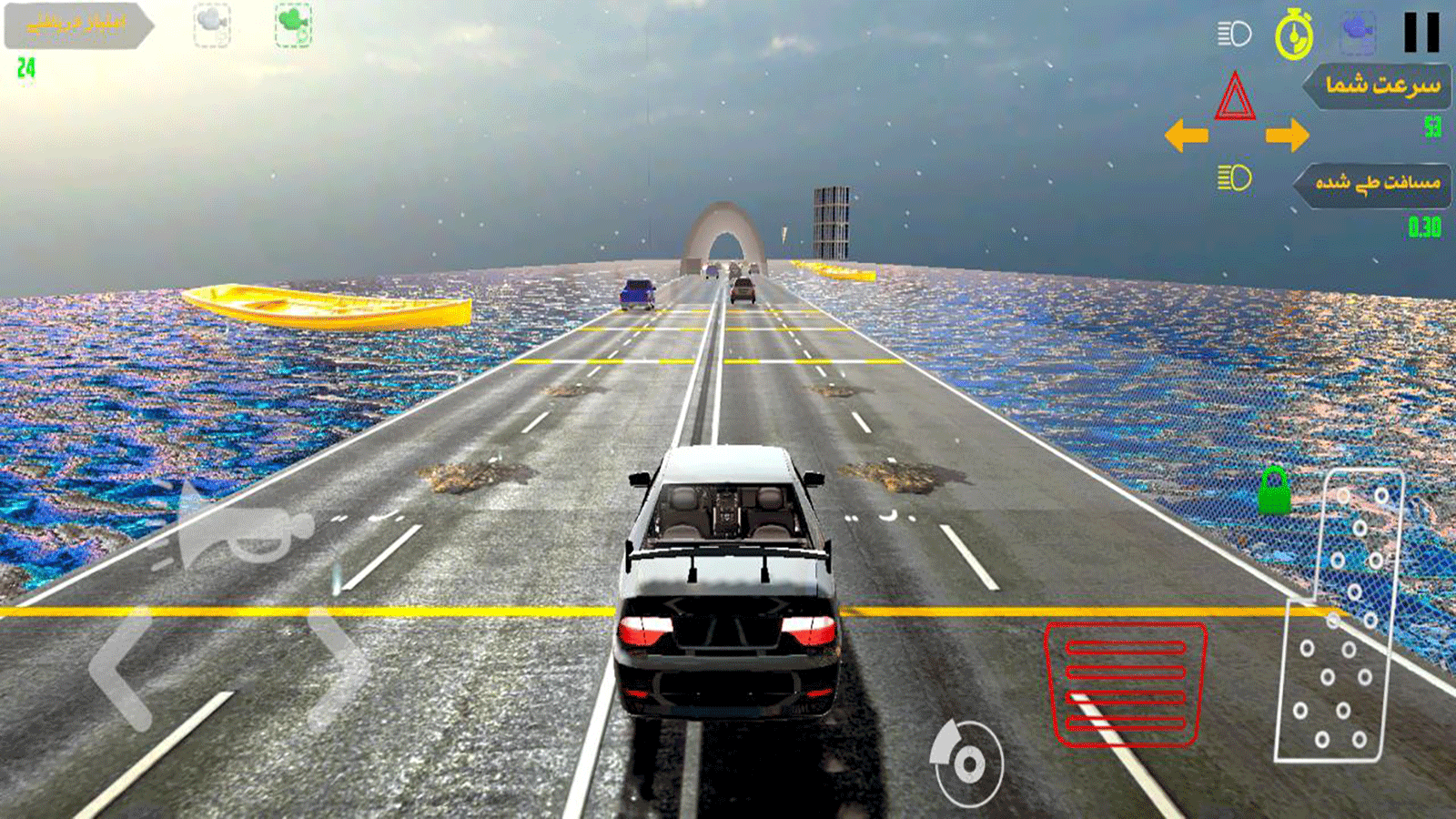Hit the red brake pedal
Image resolution: width=1456 pixels, height=819 pixels.
point(1126,684)
